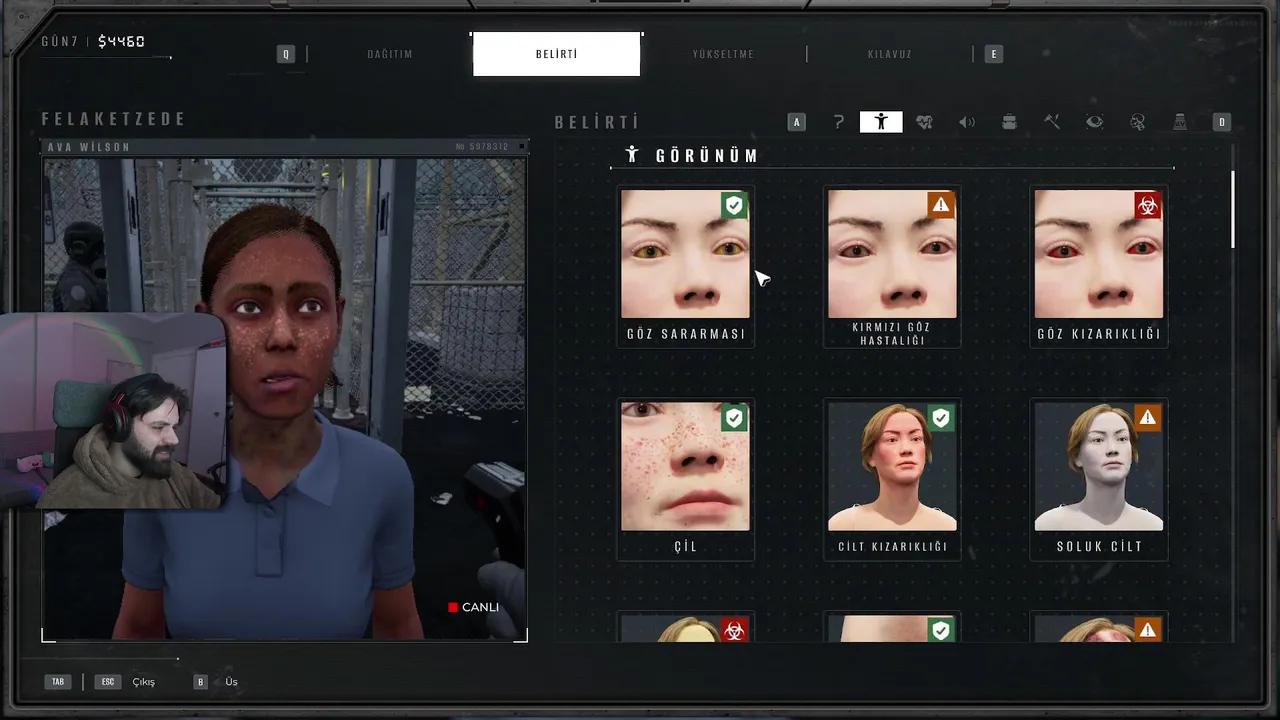Image resolution: width=1280 pixels, height=720 pixels.
Task: Open the question mark symptom category
Action: point(839,122)
